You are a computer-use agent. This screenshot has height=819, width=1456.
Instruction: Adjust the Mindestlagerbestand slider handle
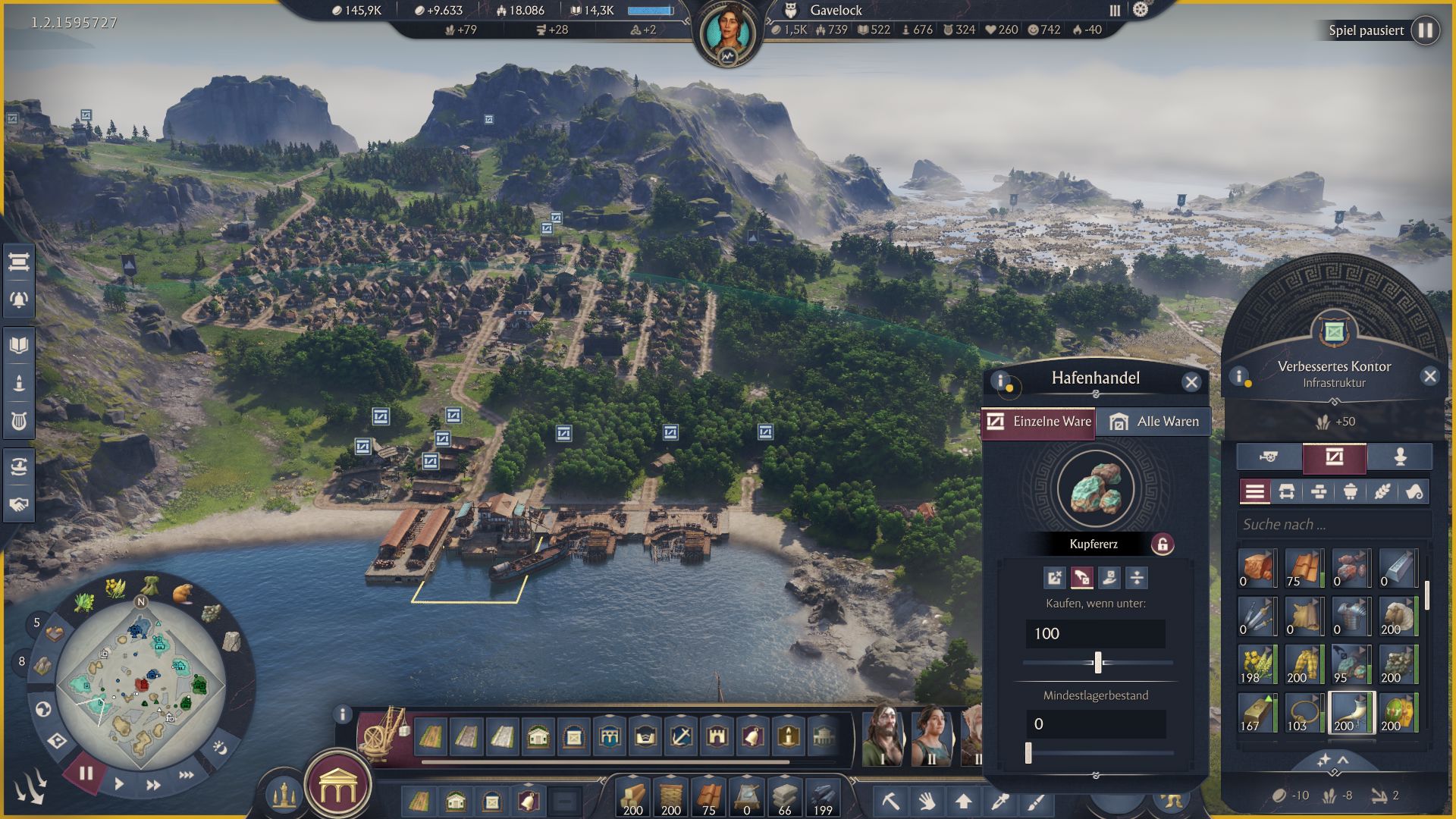1028,753
